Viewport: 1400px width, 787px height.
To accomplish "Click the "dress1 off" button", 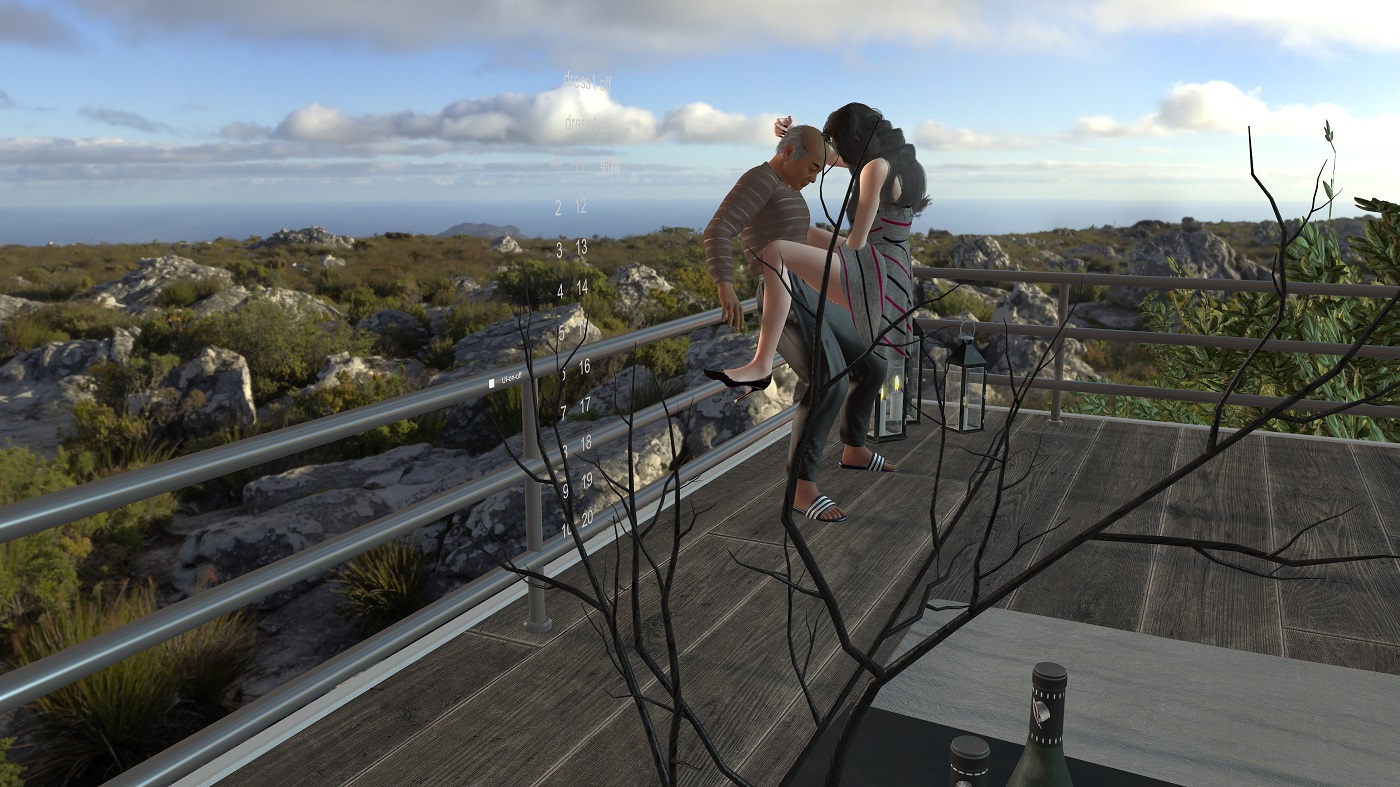I will pos(586,81).
